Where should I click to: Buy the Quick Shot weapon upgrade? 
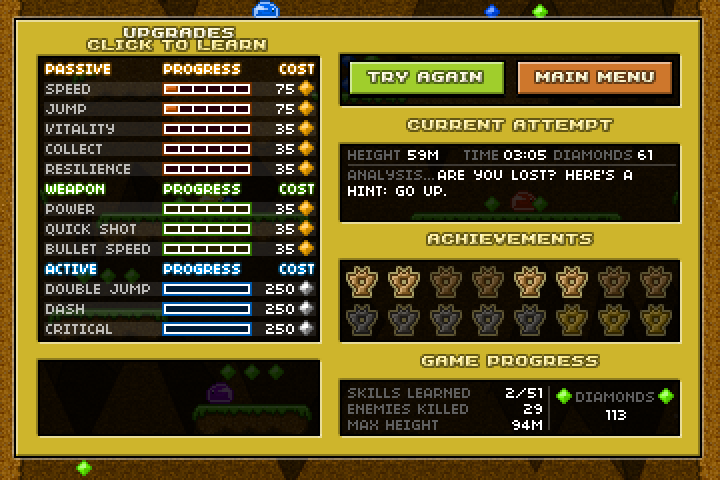[180, 229]
